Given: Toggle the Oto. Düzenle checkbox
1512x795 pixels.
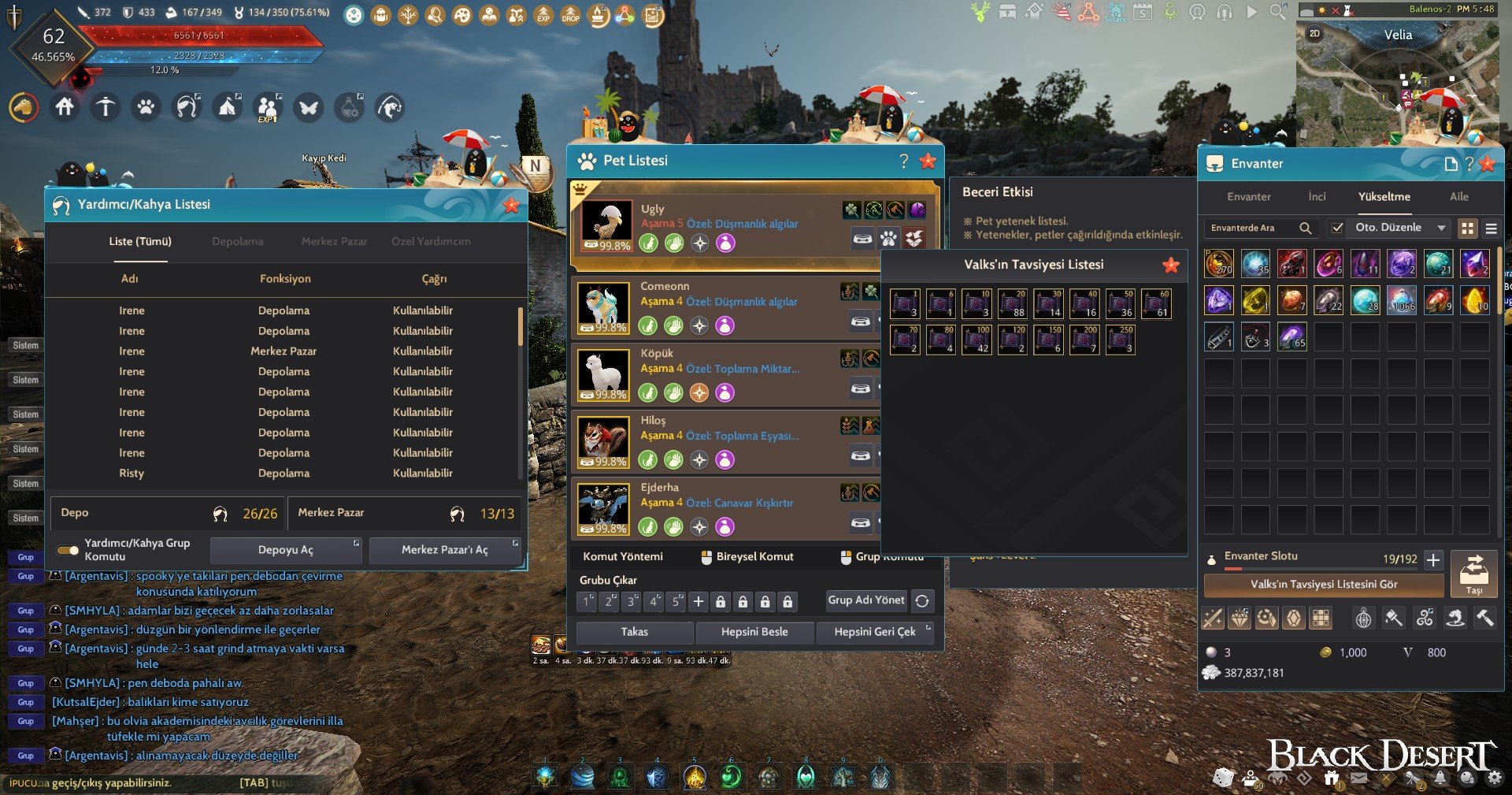Looking at the screenshot, I should tap(1337, 227).
